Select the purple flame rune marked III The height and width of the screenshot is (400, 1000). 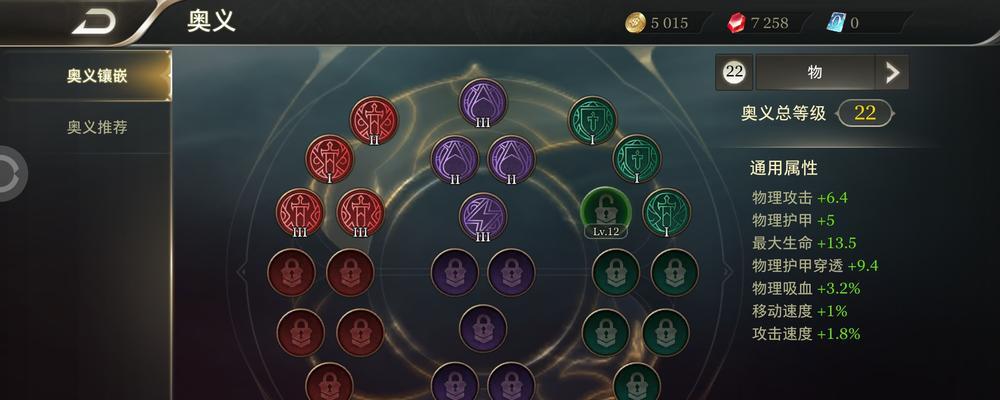483,102
